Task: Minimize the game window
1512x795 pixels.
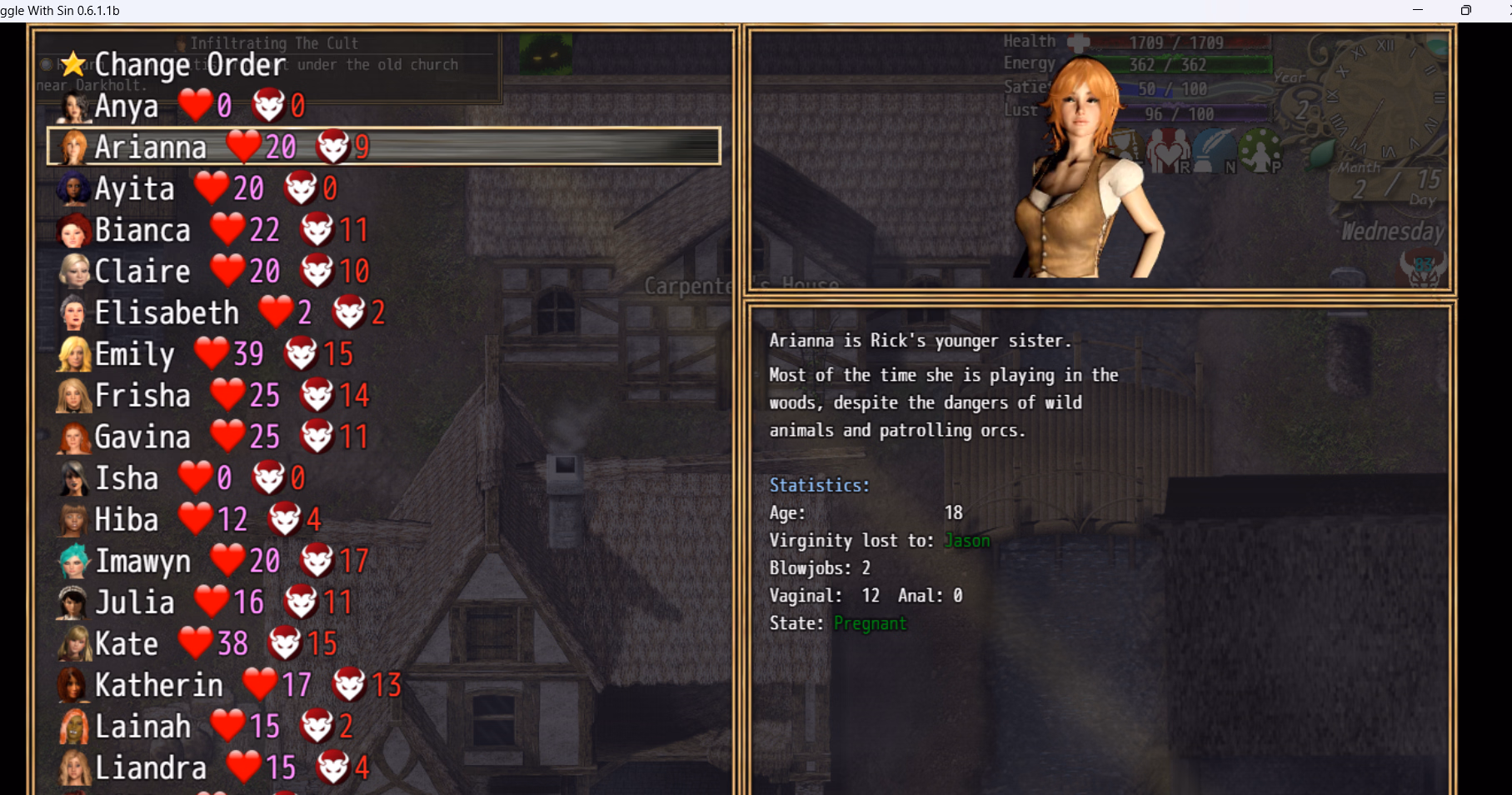Action: 1417,10
